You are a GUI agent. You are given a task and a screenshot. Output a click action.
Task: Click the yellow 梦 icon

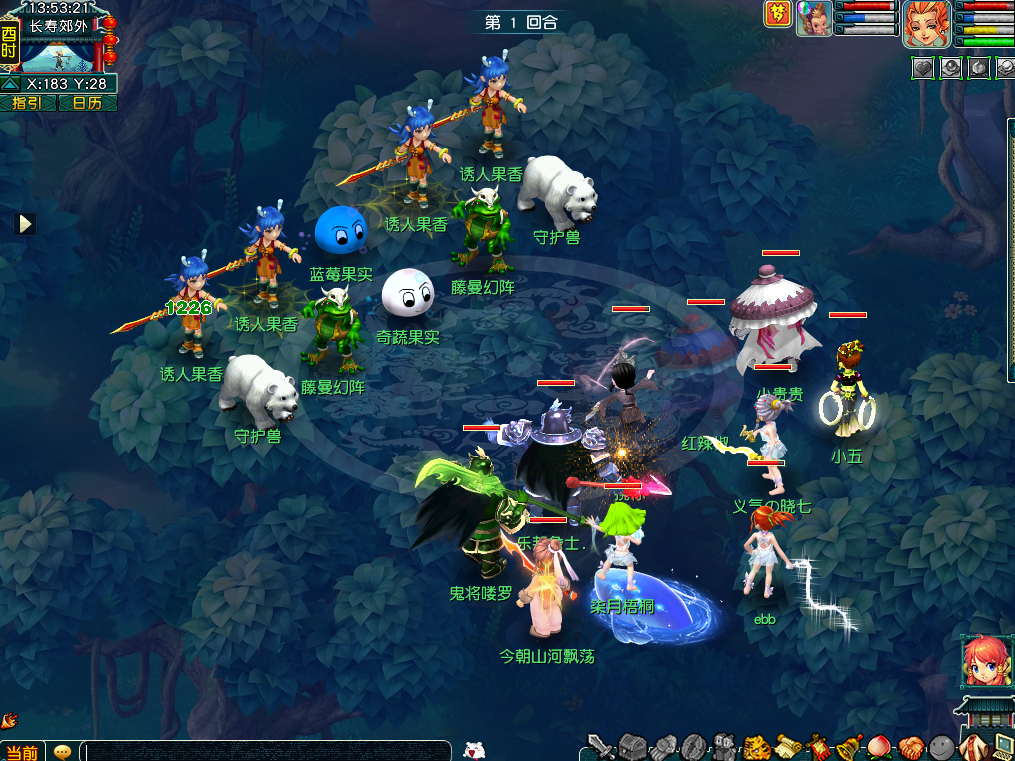778,14
